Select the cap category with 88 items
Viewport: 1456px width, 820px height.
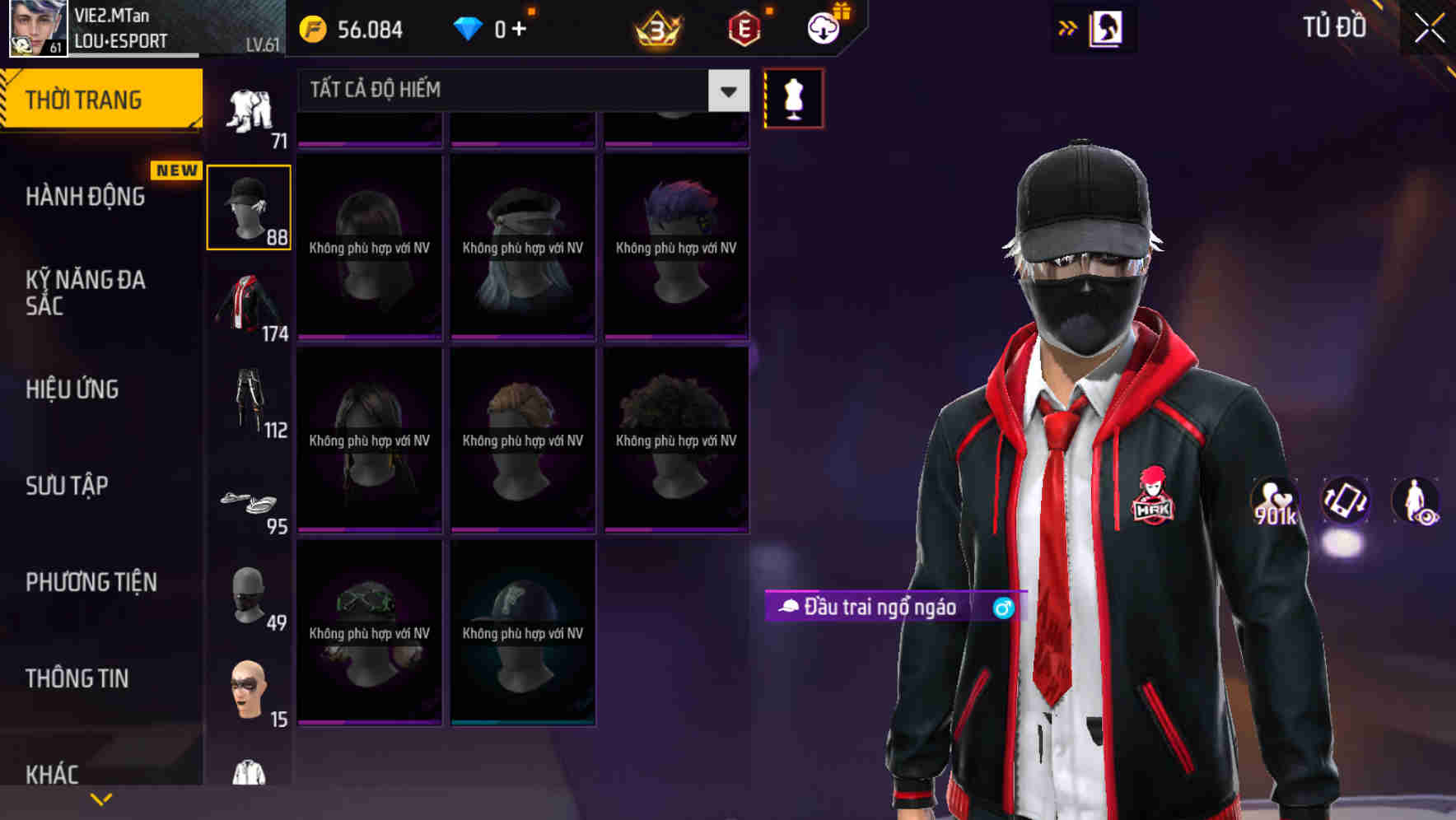tap(249, 204)
